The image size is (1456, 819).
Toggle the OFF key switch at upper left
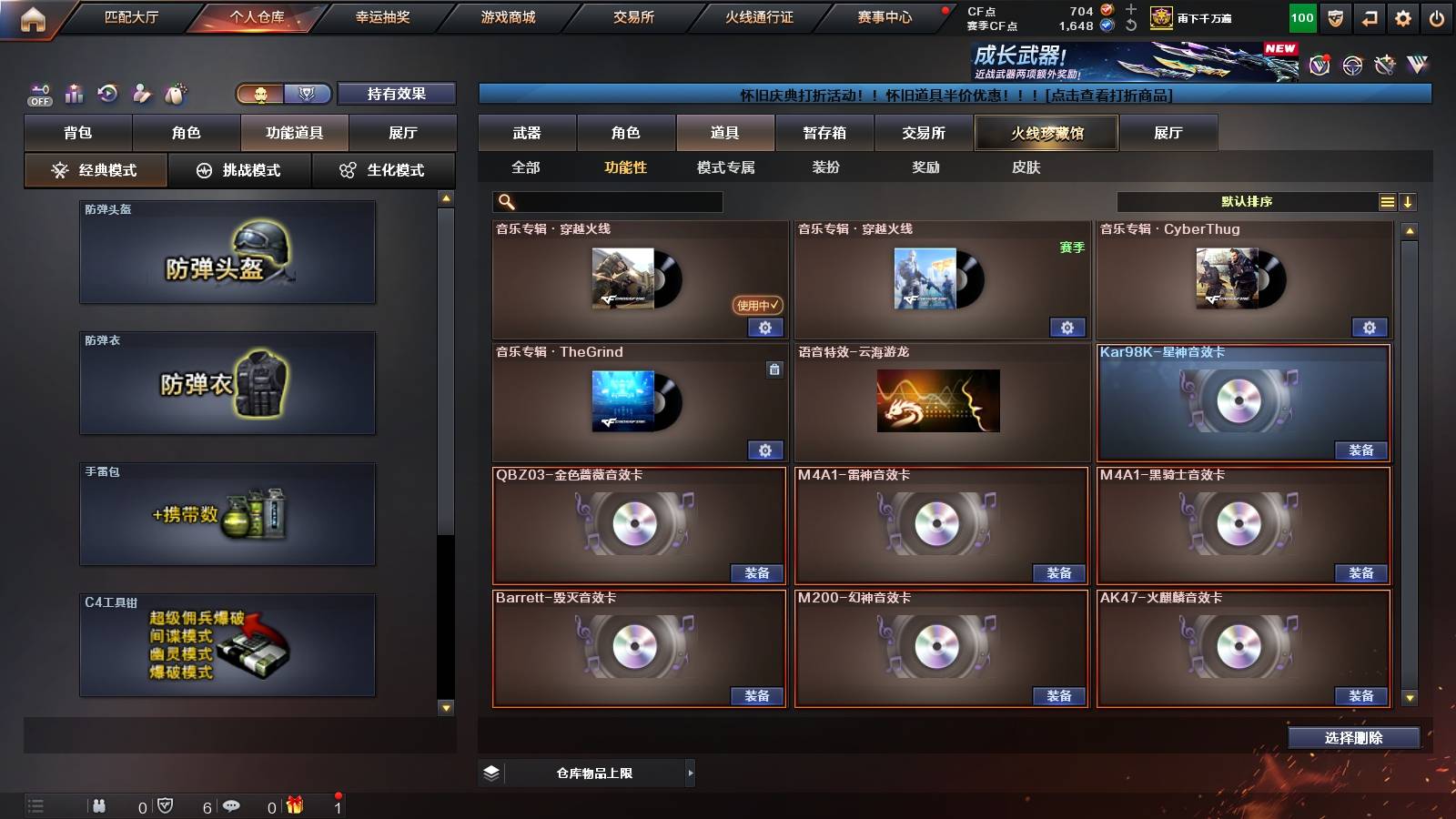click(38, 93)
